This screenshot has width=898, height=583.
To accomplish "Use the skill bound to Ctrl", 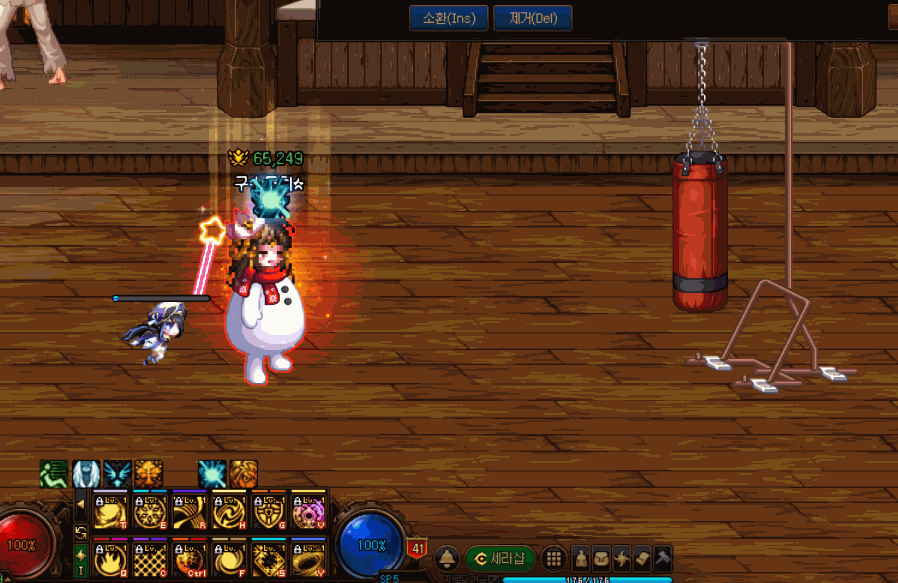I will [x=188, y=556].
